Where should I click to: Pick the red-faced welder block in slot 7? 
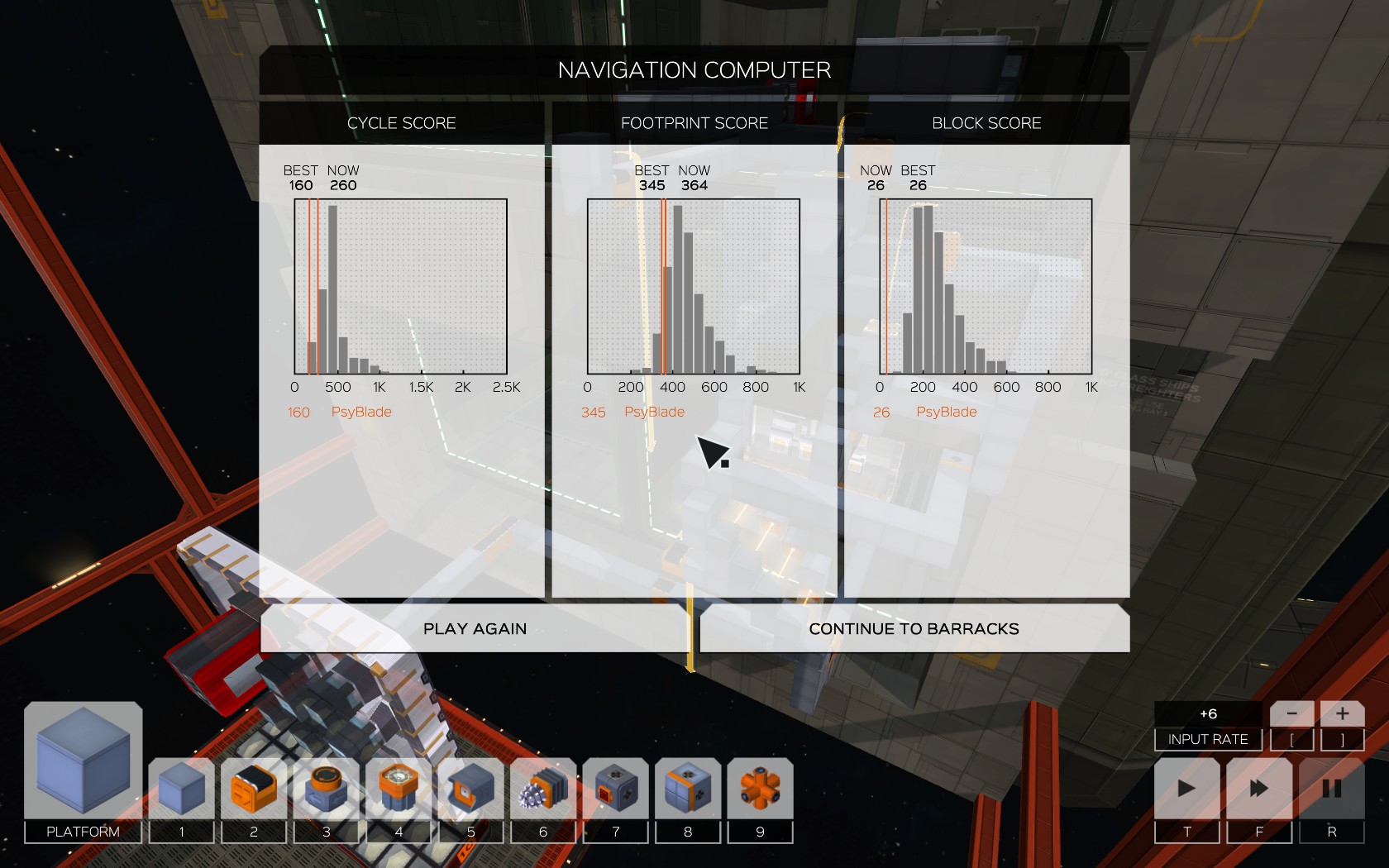tap(616, 789)
